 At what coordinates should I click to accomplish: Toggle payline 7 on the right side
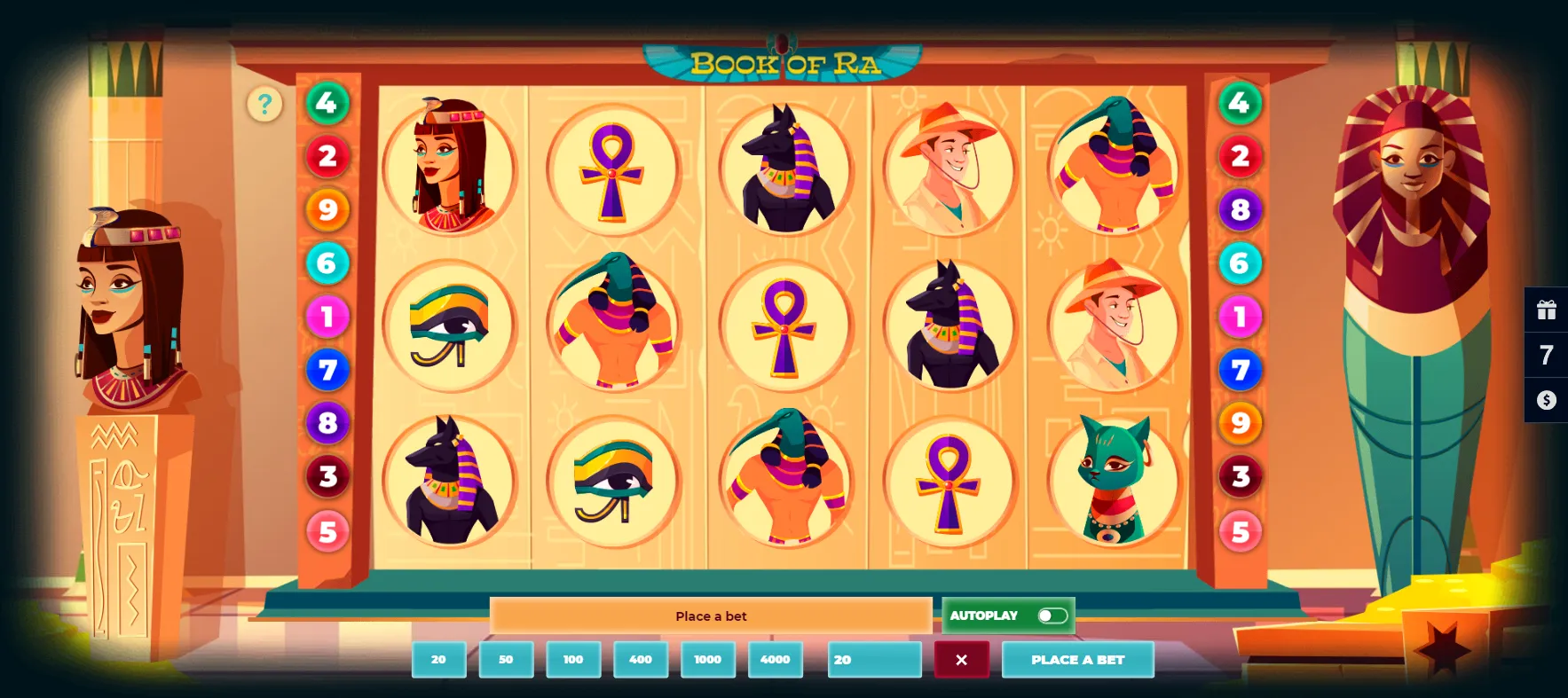(x=1240, y=371)
